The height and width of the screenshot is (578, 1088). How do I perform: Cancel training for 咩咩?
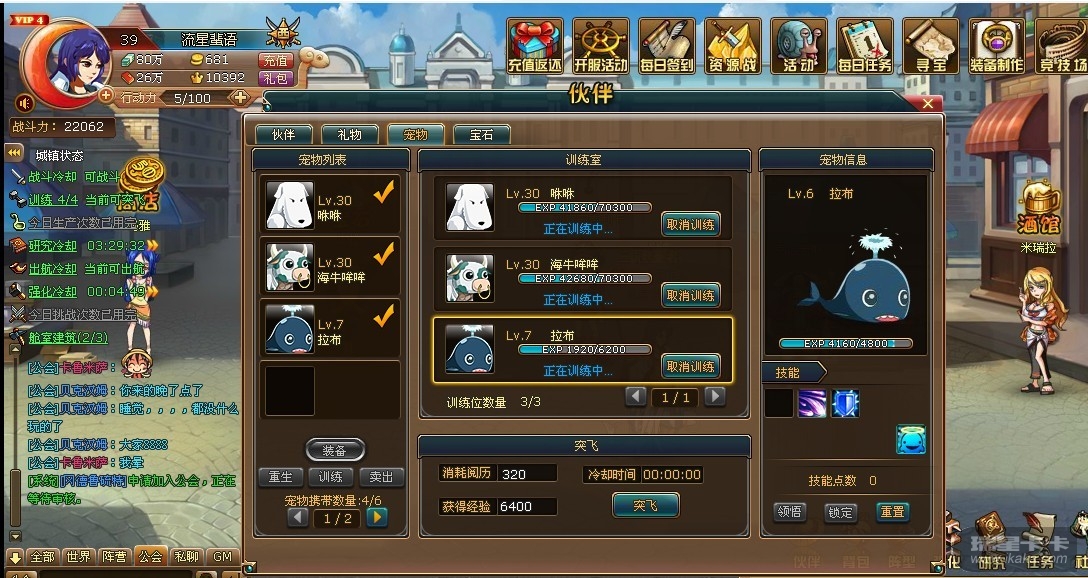(x=690, y=225)
